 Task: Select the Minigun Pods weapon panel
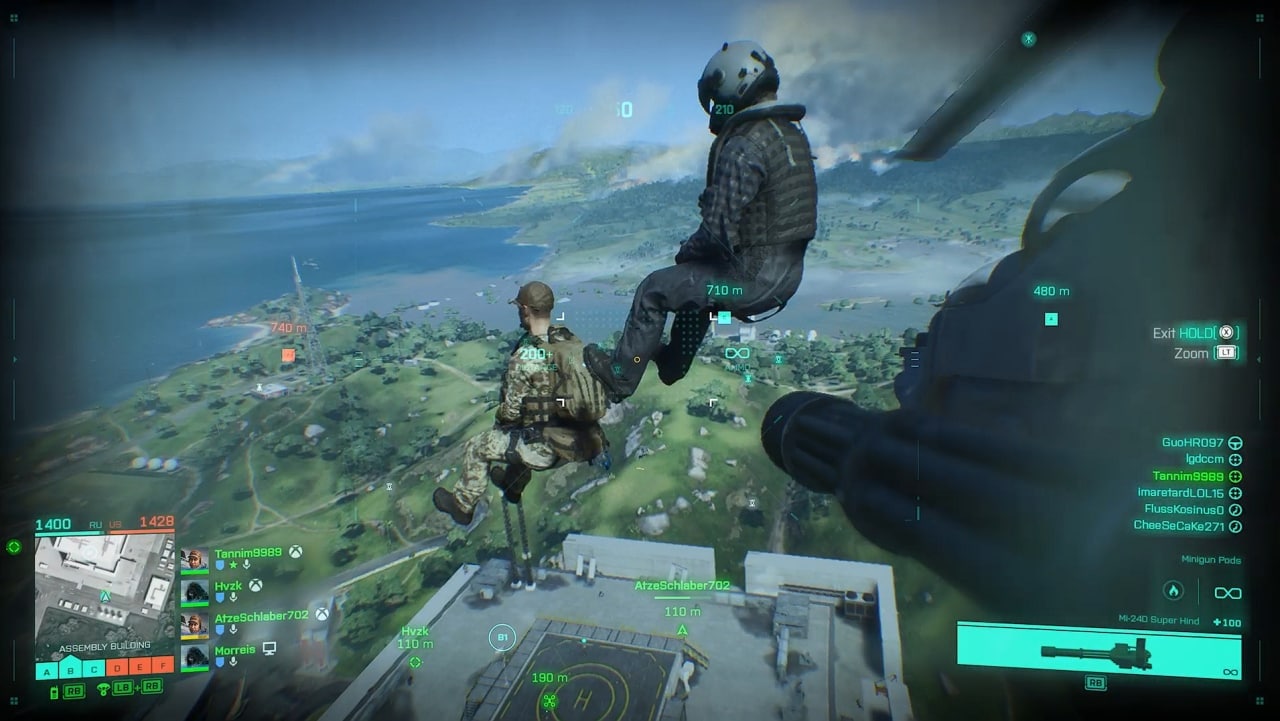tap(1098, 644)
